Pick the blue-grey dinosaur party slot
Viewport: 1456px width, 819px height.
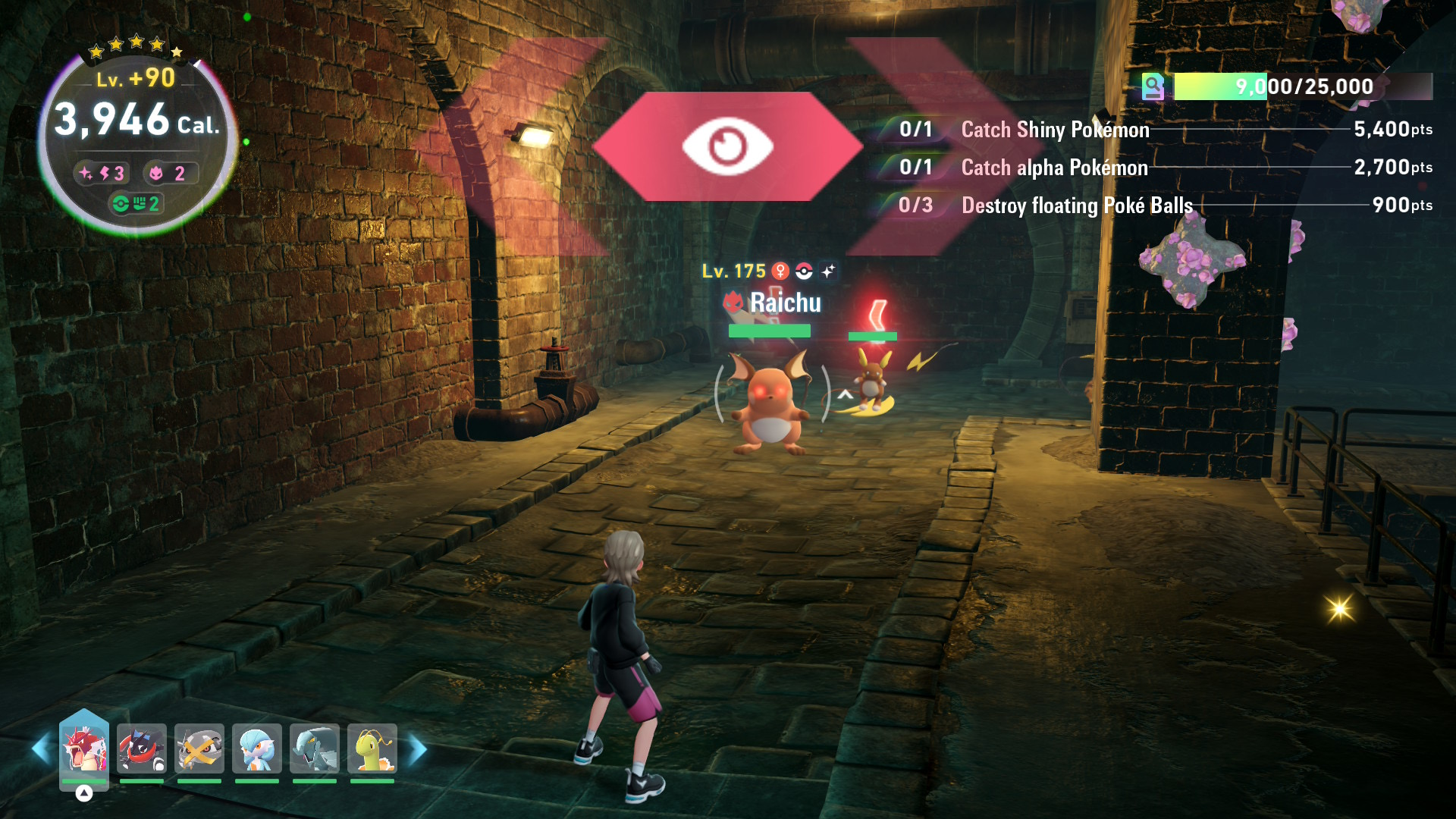(x=315, y=748)
